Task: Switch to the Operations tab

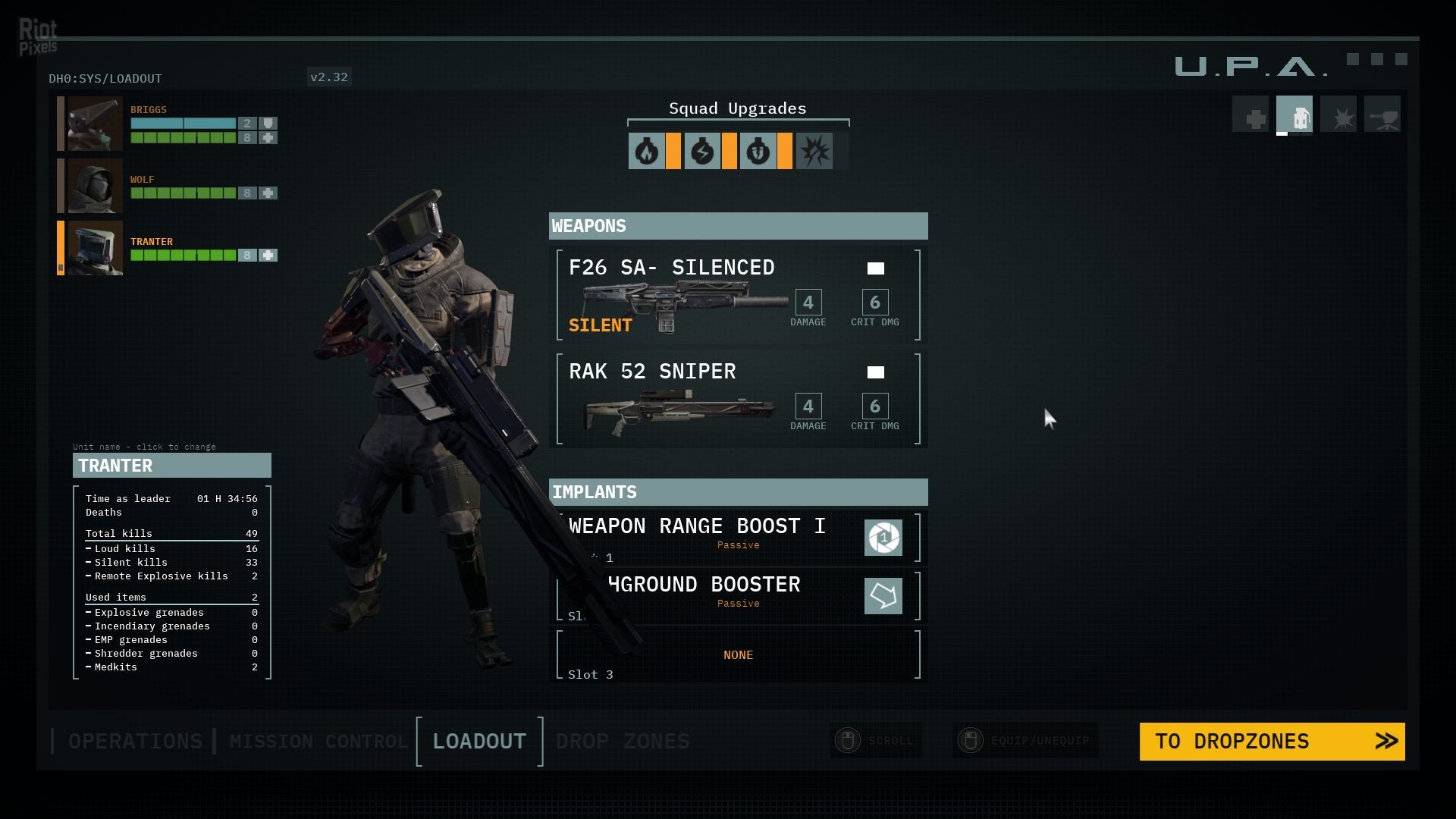Action: tap(135, 741)
